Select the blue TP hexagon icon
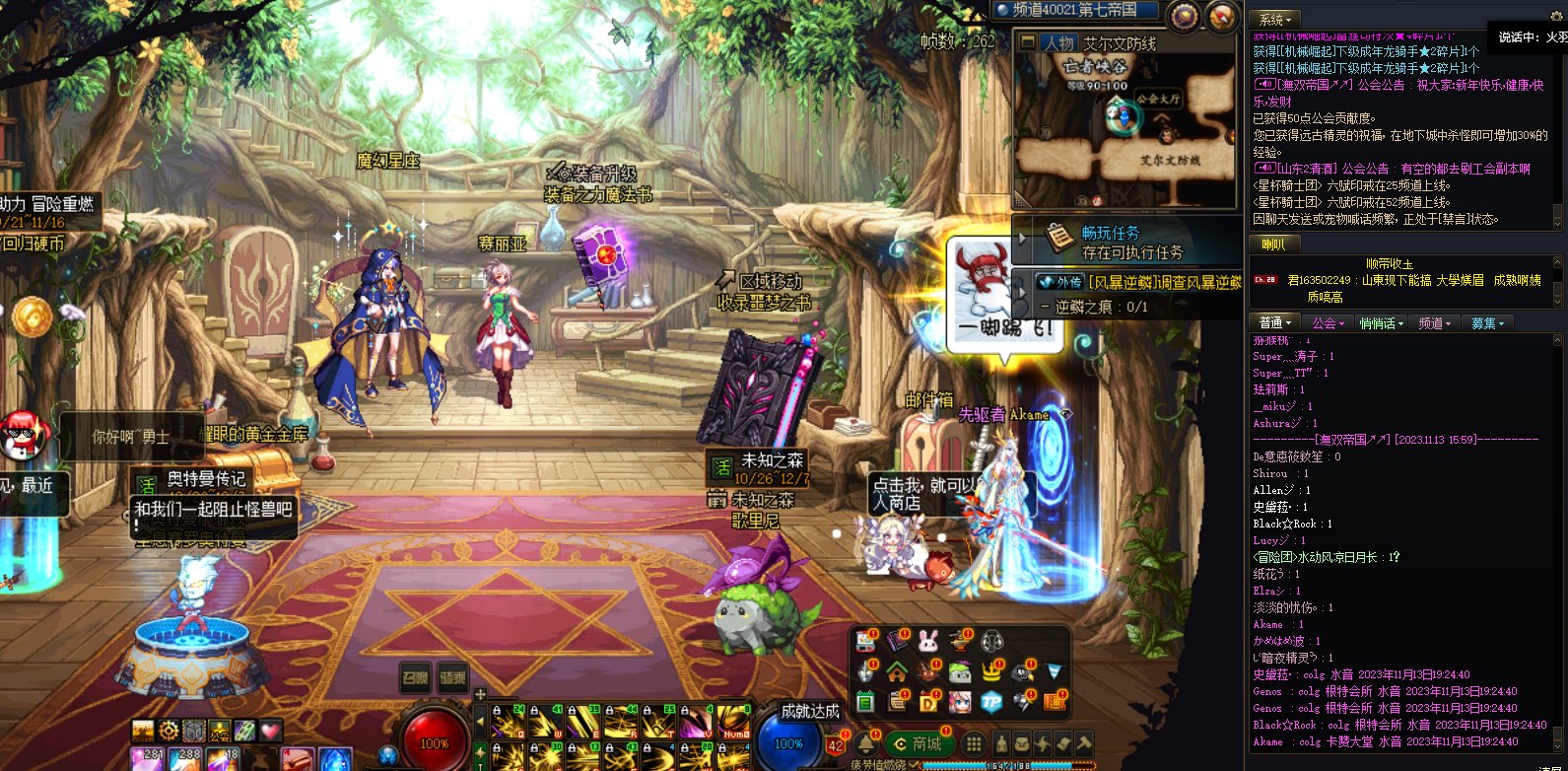Screen dimensions: 1568x771 tap(991, 702)
